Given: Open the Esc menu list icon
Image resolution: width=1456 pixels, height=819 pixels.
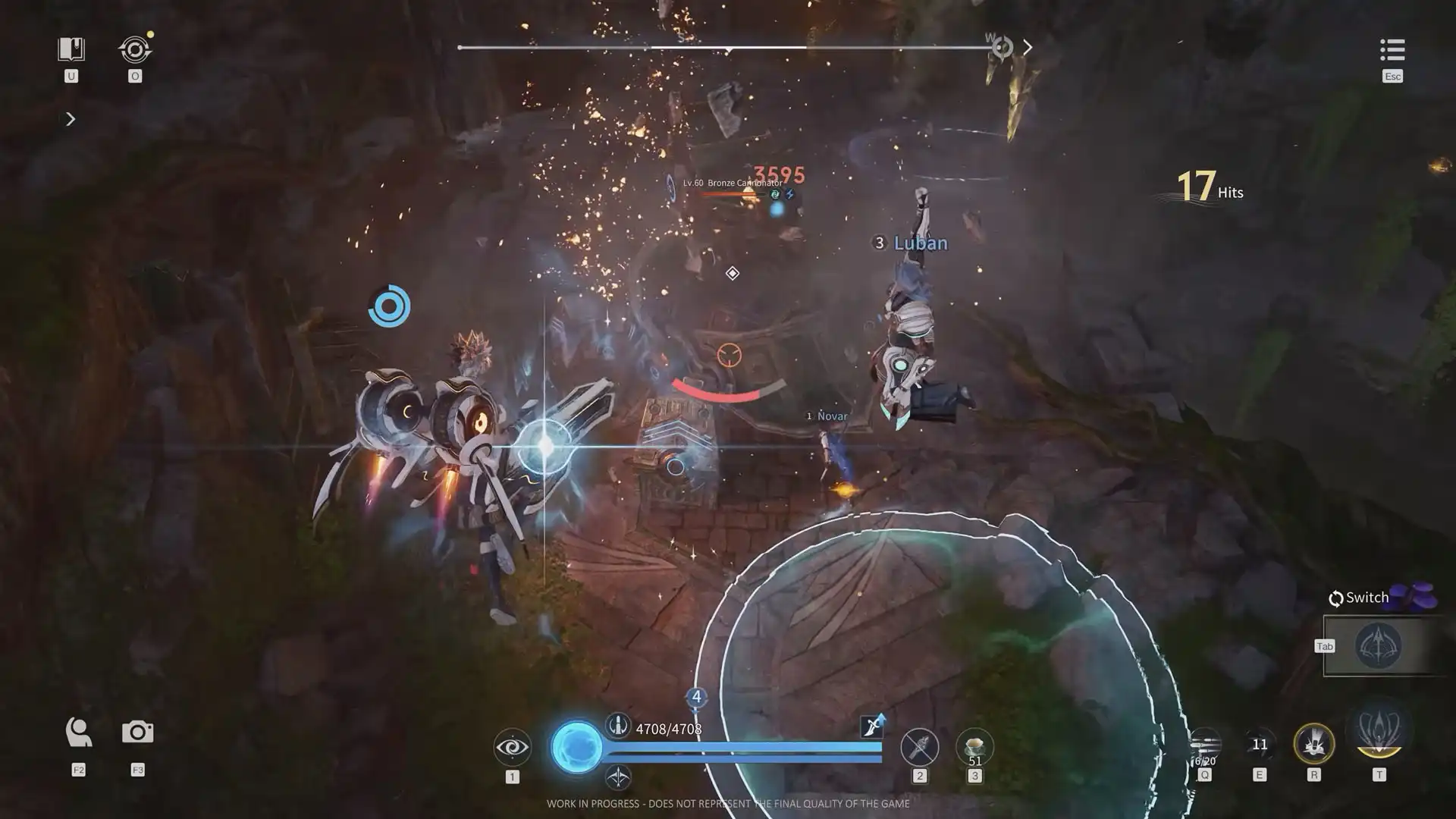Looking at the screenshot, I should pyautogui.click(x=1392, y=51).
